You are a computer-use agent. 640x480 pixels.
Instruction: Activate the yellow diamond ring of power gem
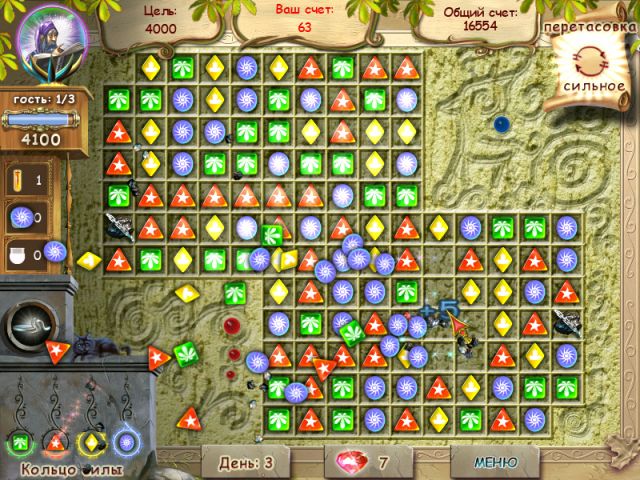[92, 440]
